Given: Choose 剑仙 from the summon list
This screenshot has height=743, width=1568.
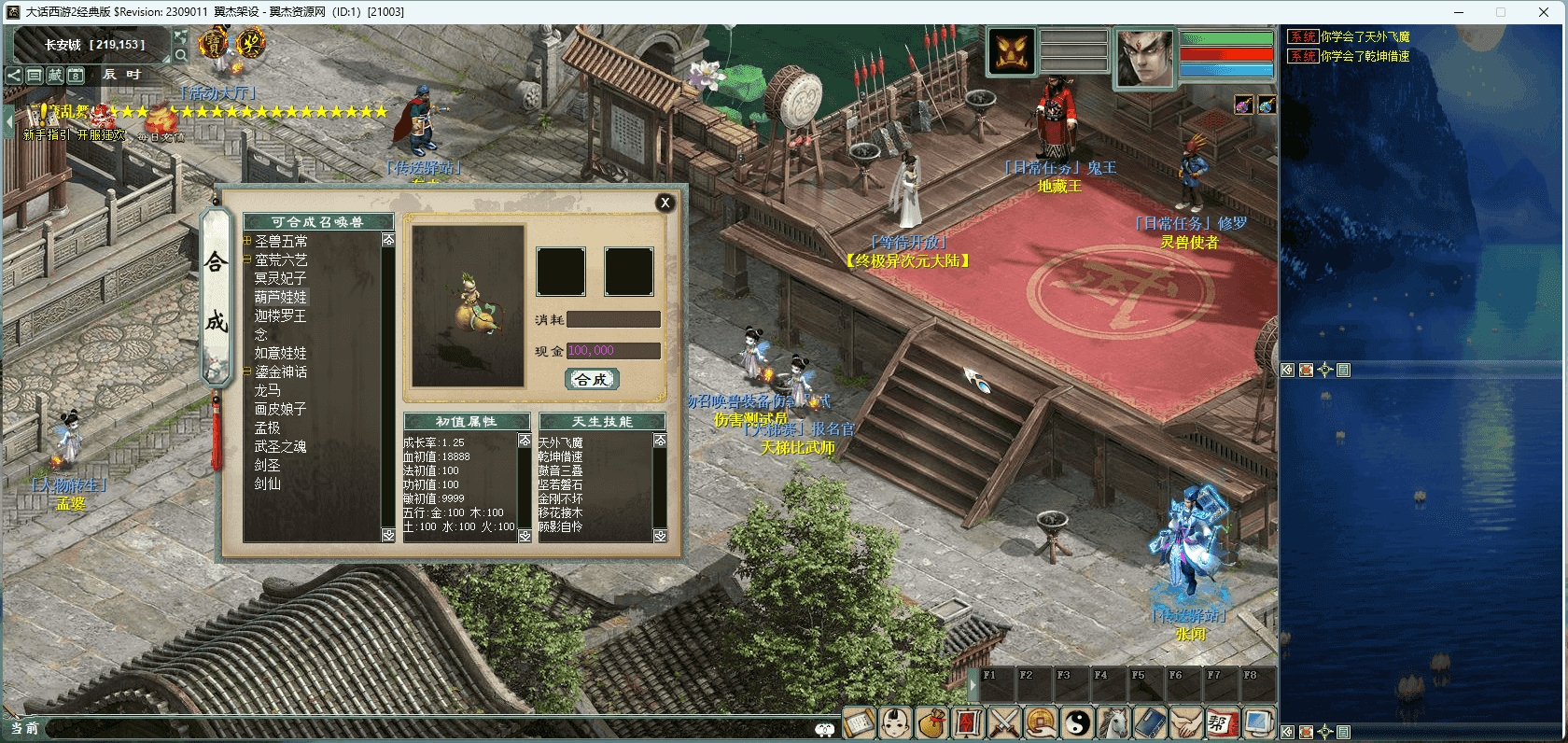Looking at the screenshot, I should [x=268, y=484].
